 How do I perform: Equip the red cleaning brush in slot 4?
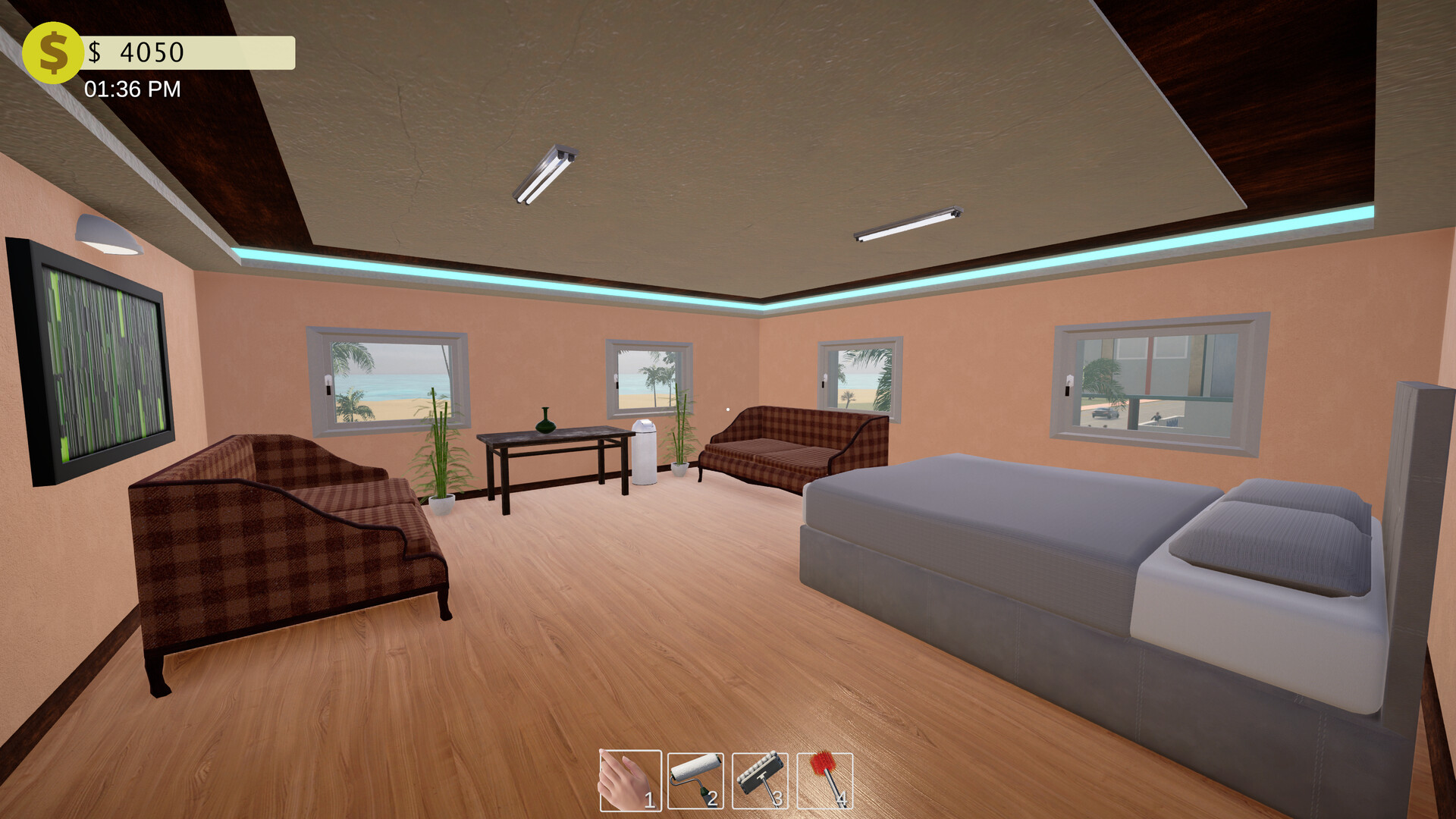(x=825, y=781)
